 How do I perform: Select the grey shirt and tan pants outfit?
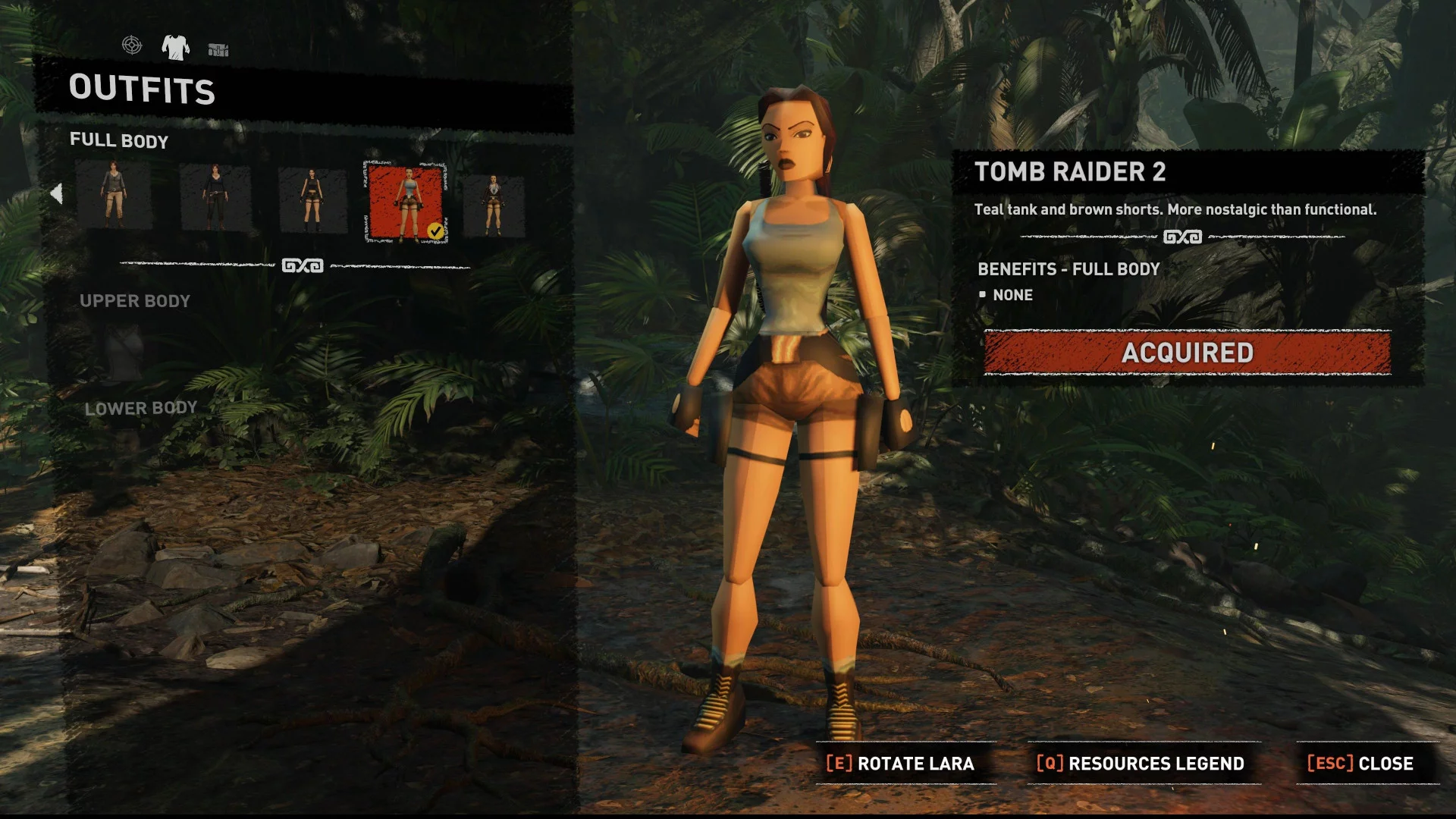tap(114, 198)
